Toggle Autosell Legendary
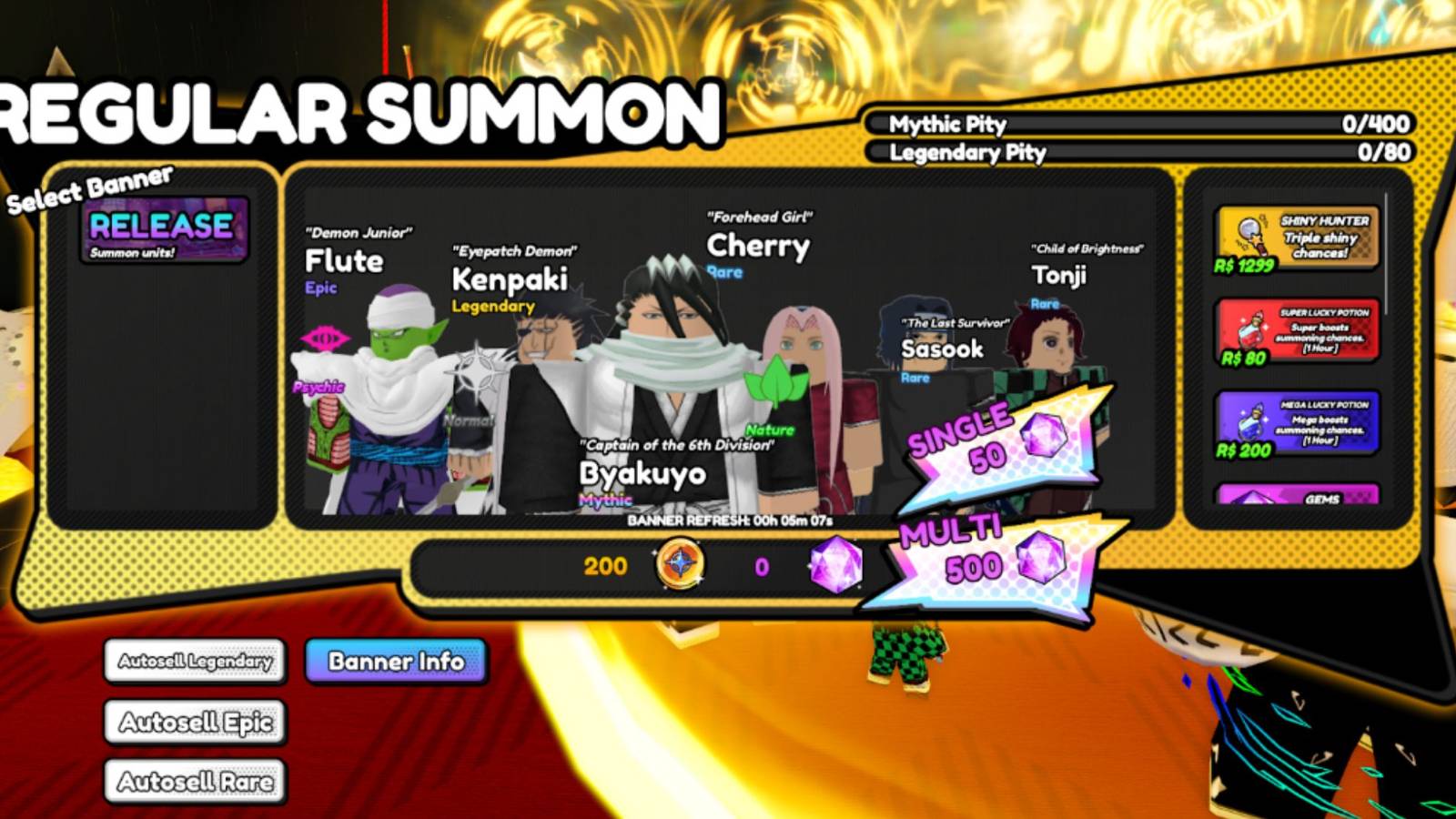Image resolution: width=1456 pixels, height=819 pixels. tap(195, 662)
